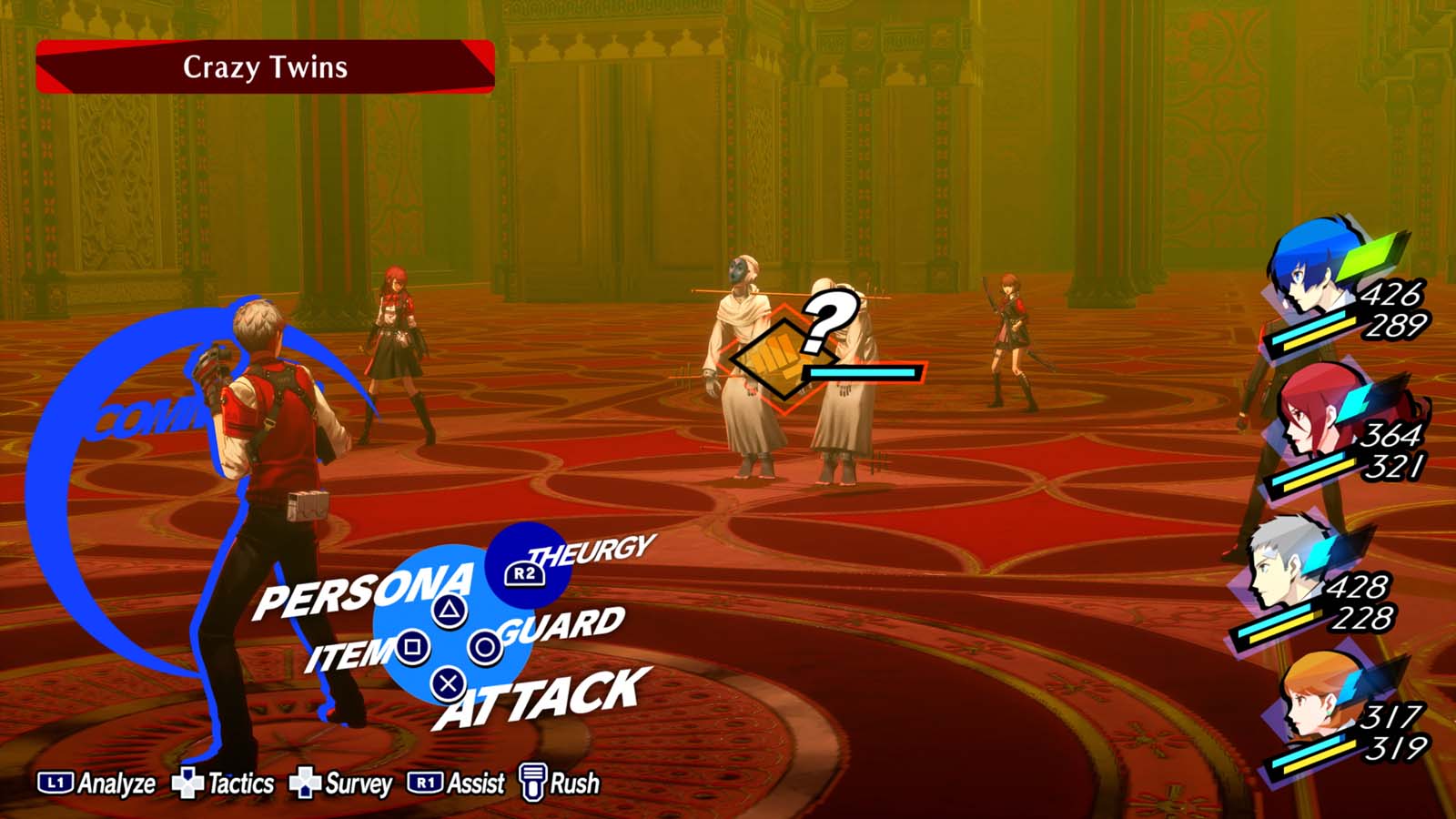Image resolution: width=1456 pixels, height=819 pixels.
Task: Click the Crazy Twins enemy name banner
Action: [264, 66]
